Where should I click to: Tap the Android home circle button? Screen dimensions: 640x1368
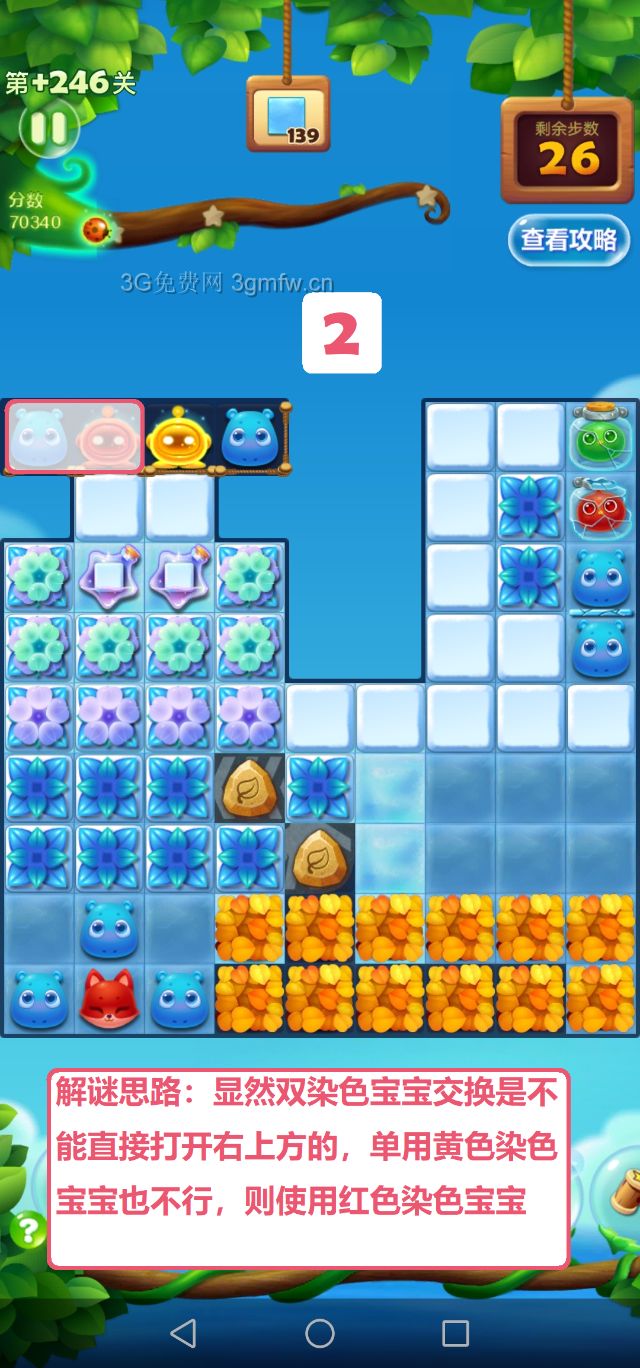tap(320, 1333)
